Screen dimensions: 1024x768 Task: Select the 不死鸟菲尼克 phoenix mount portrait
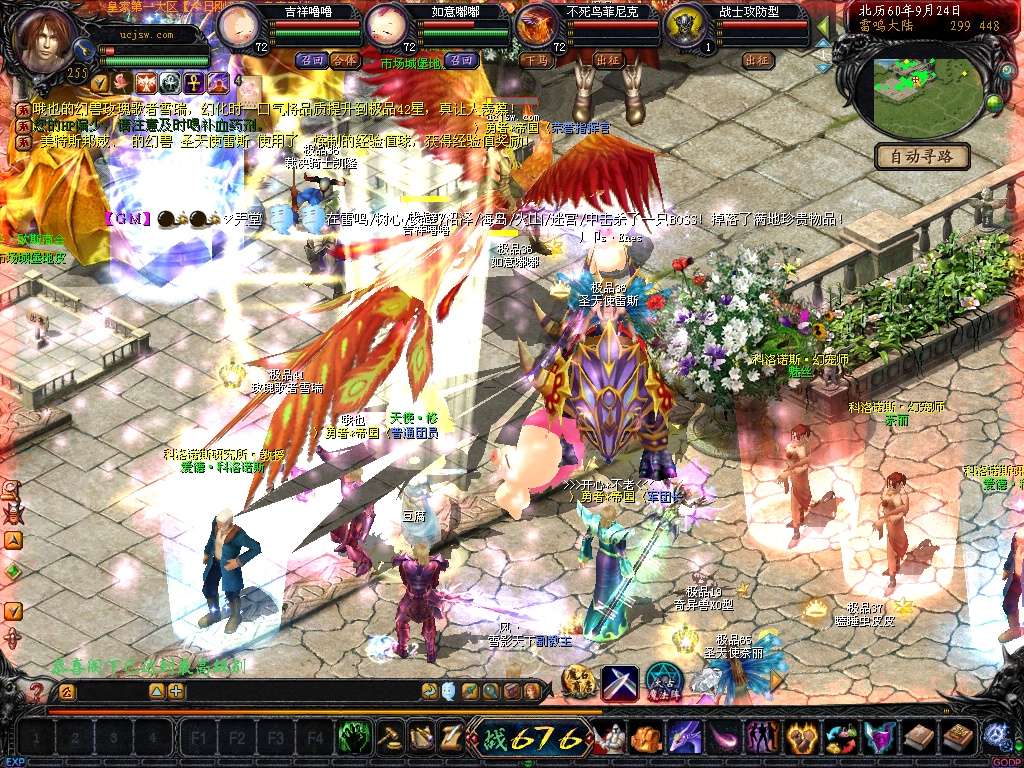[538, 25]
